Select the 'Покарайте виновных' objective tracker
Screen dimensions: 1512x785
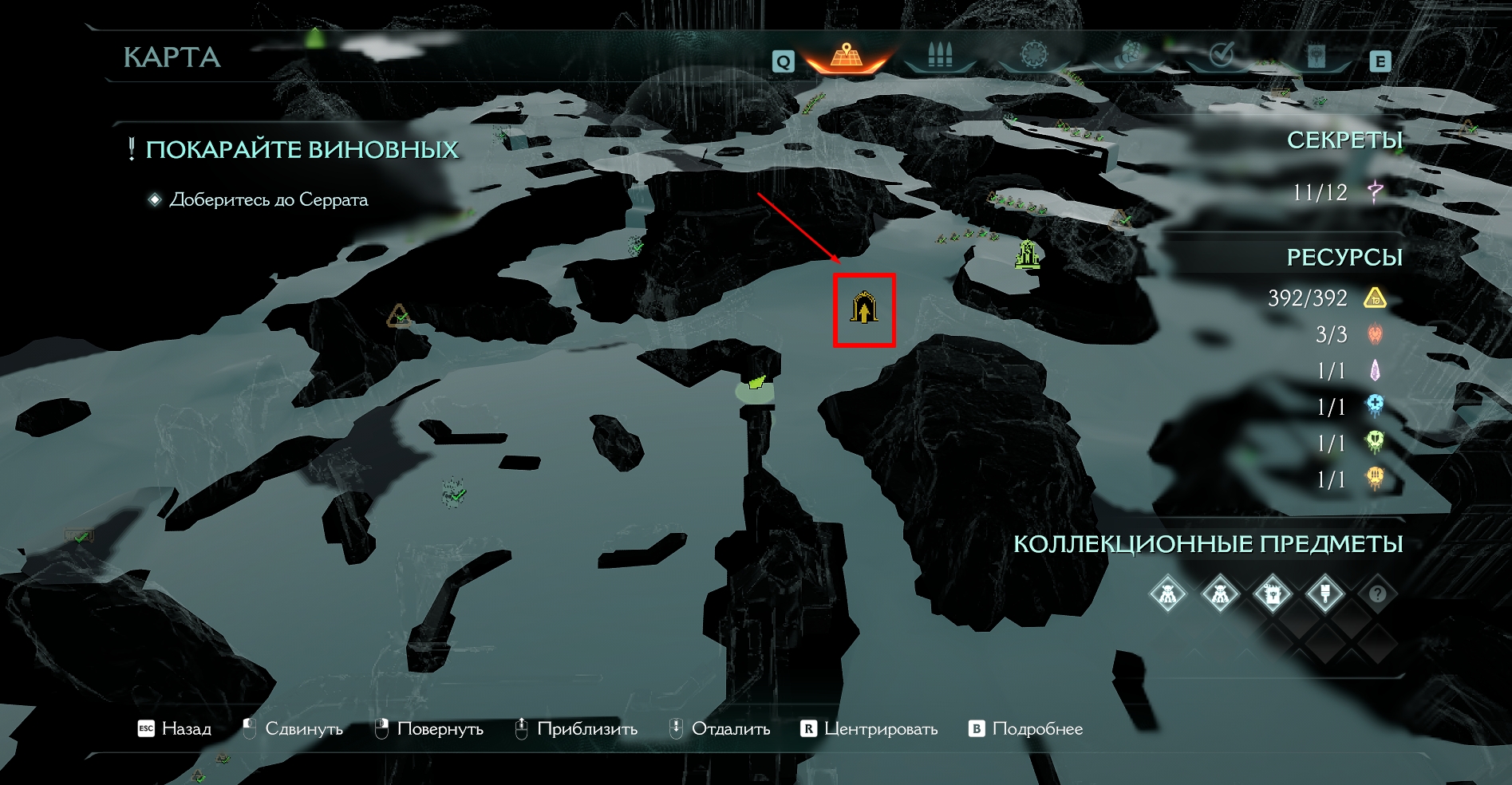[x=301, y=150]
